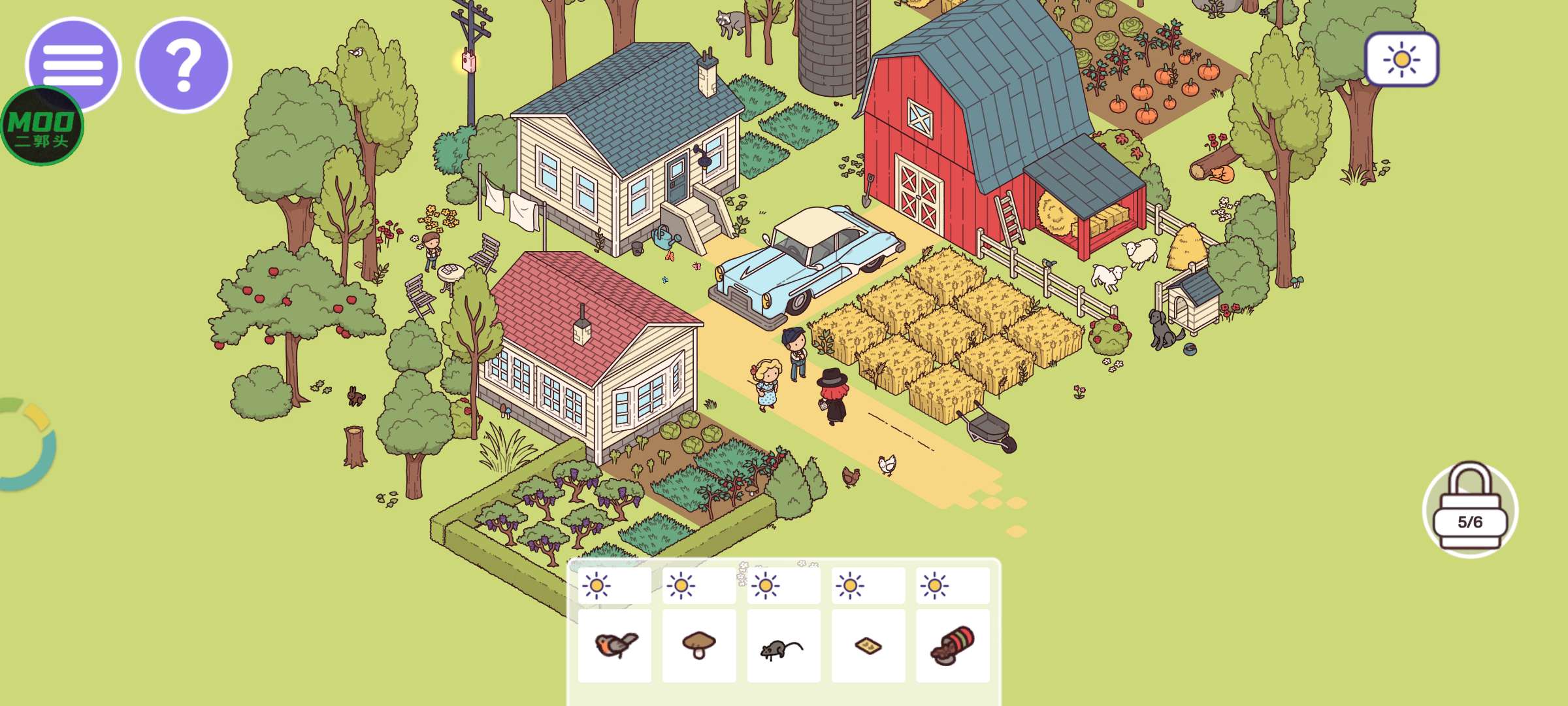Screen dimensions: 1568x706
Task: Select the gray mouse item tile
Action: [783, 646]
